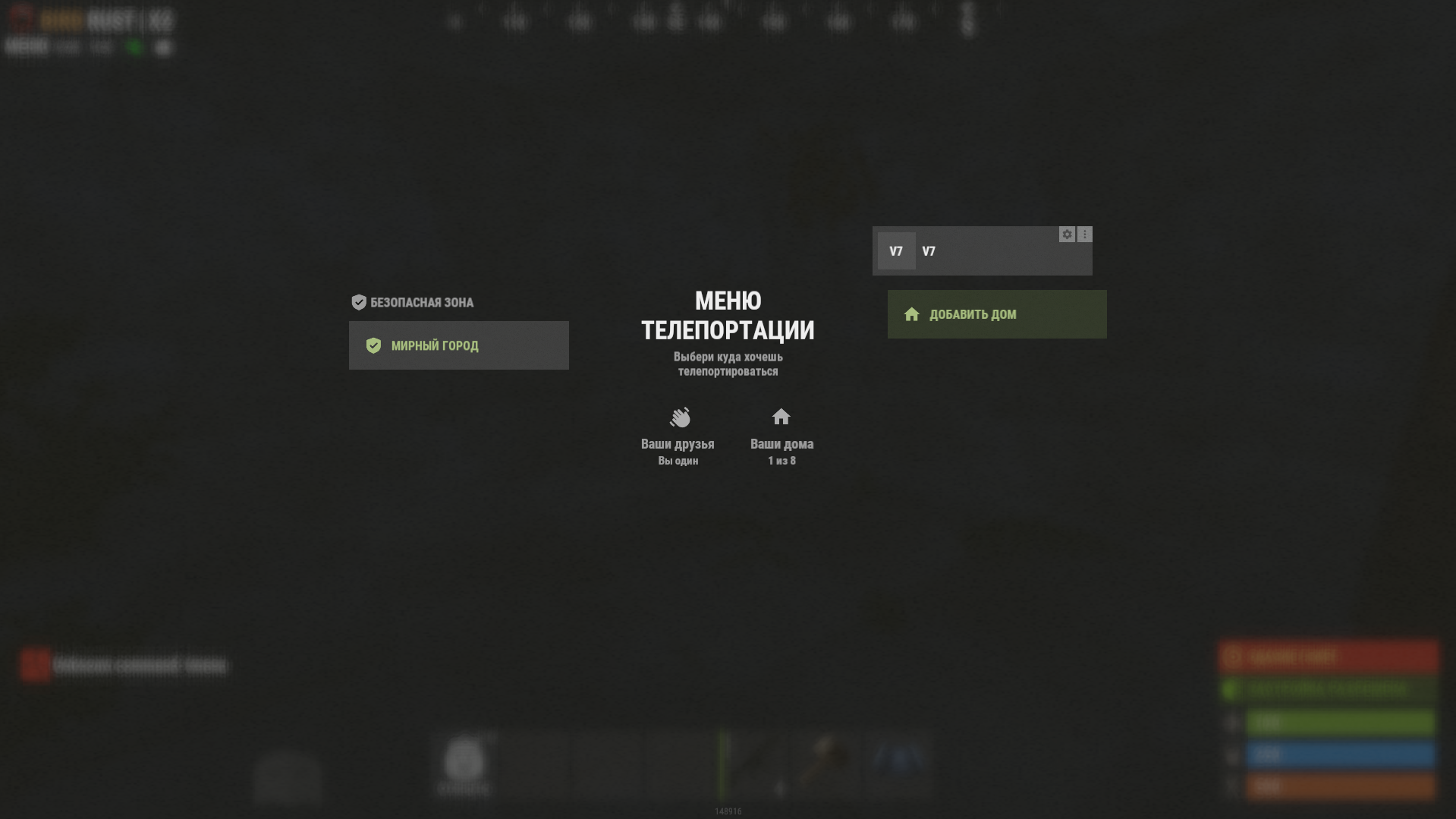Screen dimensions: 1456x819
Task: Open the red chat entry bottom left
Action: 121,664
